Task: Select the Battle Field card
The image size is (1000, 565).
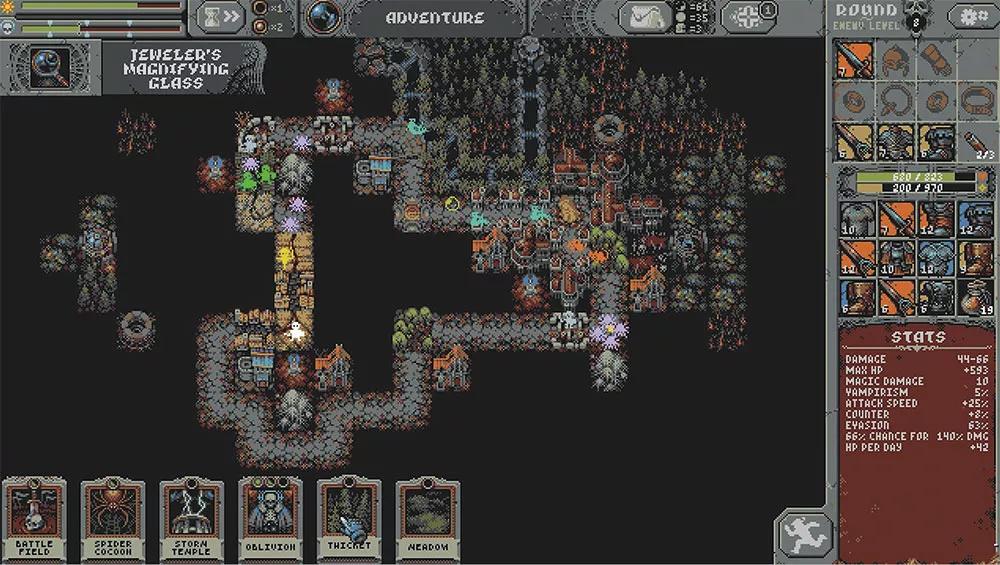Action: point(34,519)
